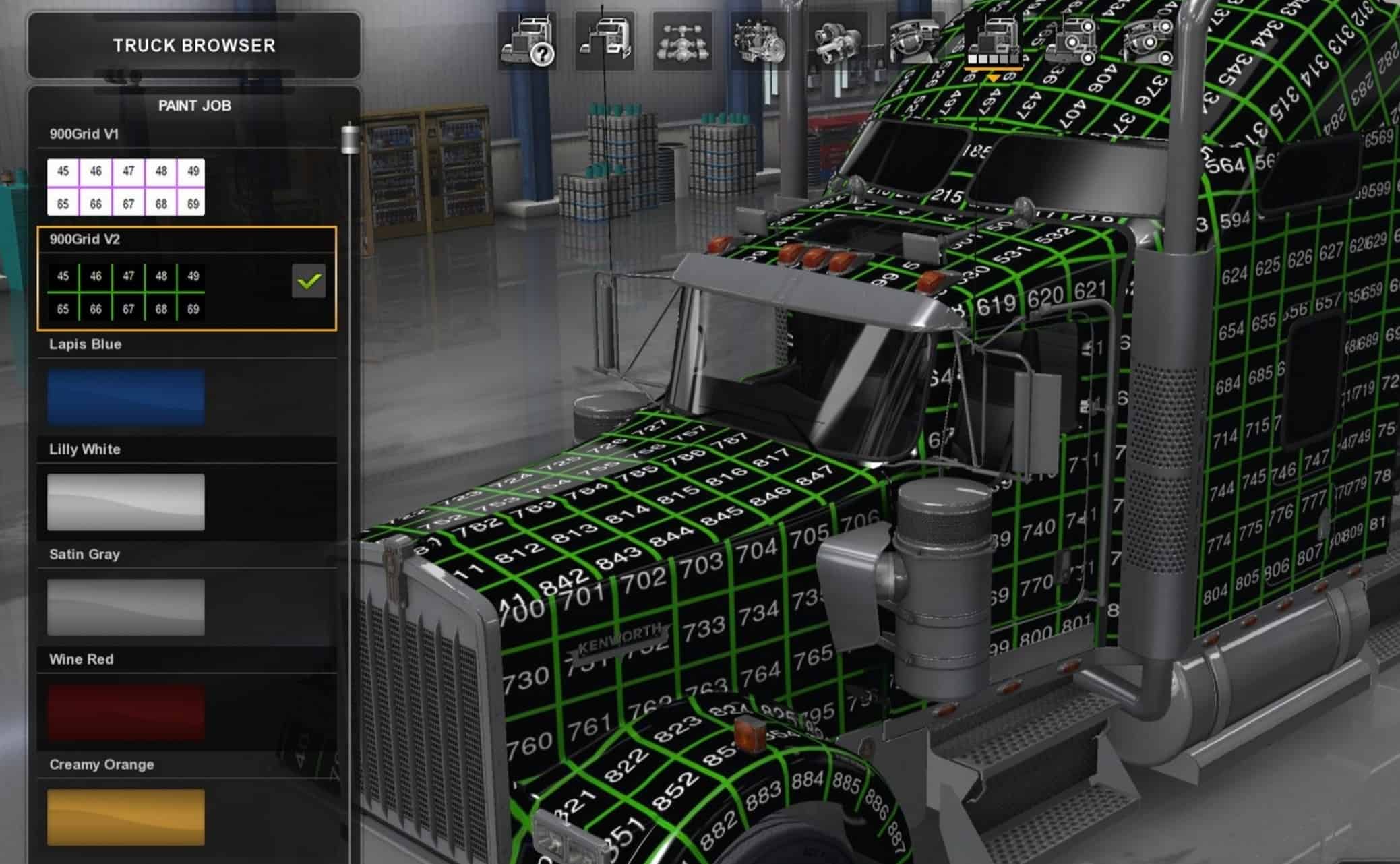
Task: Open the truck info browser icon
Action: pyautogui.click(x=529, y=42)
